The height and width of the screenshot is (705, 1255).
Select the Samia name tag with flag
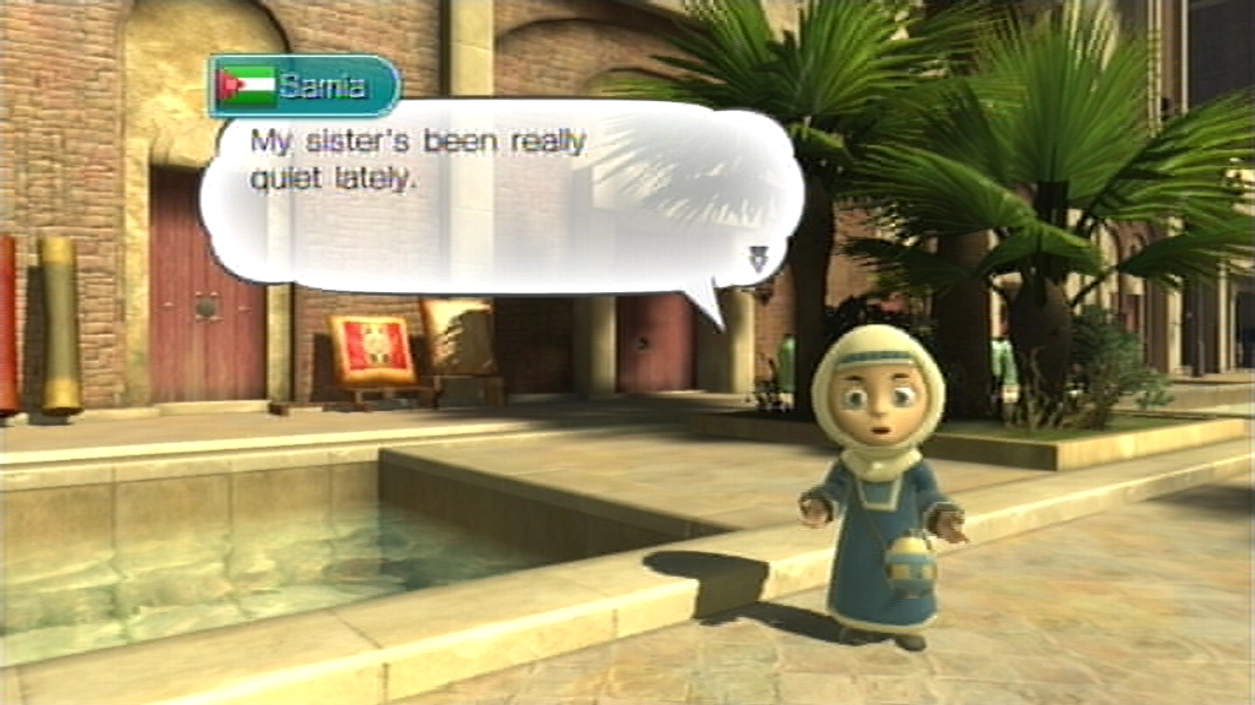coord(304,86)
